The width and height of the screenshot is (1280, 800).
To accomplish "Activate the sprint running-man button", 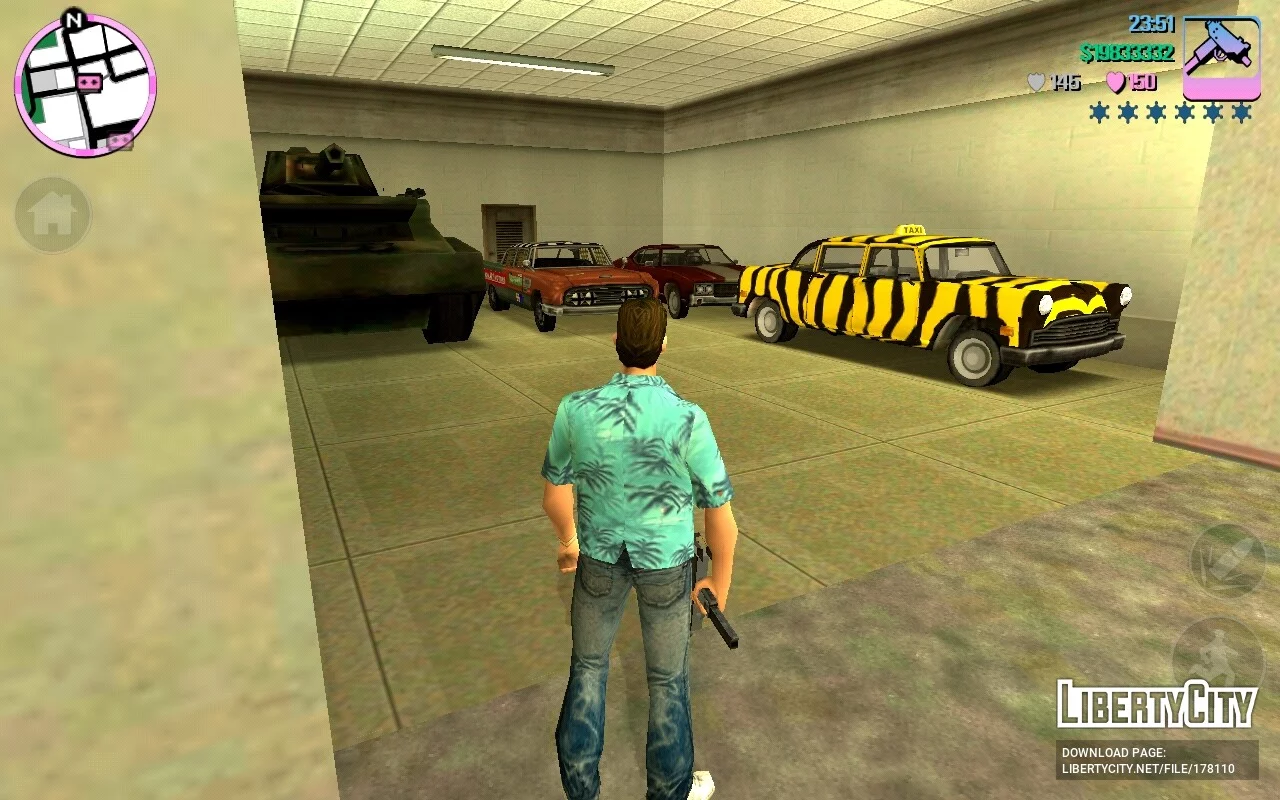I will [x=1217, y=655].
